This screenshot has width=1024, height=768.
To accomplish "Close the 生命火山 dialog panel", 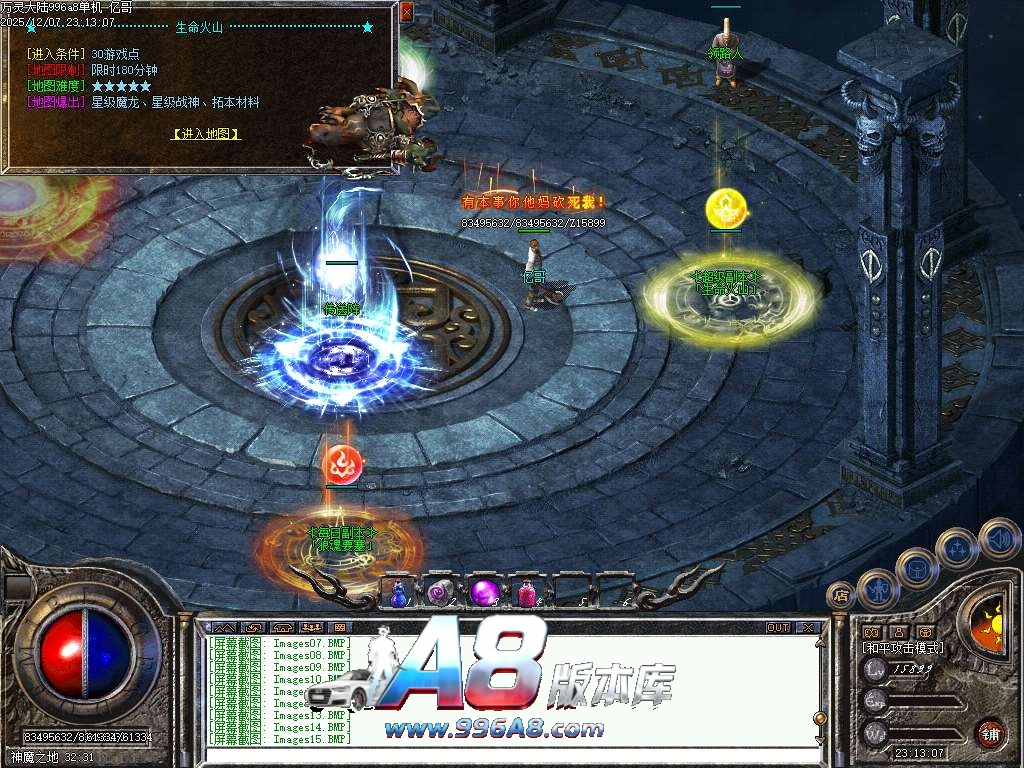I will [x=406, y=12].
